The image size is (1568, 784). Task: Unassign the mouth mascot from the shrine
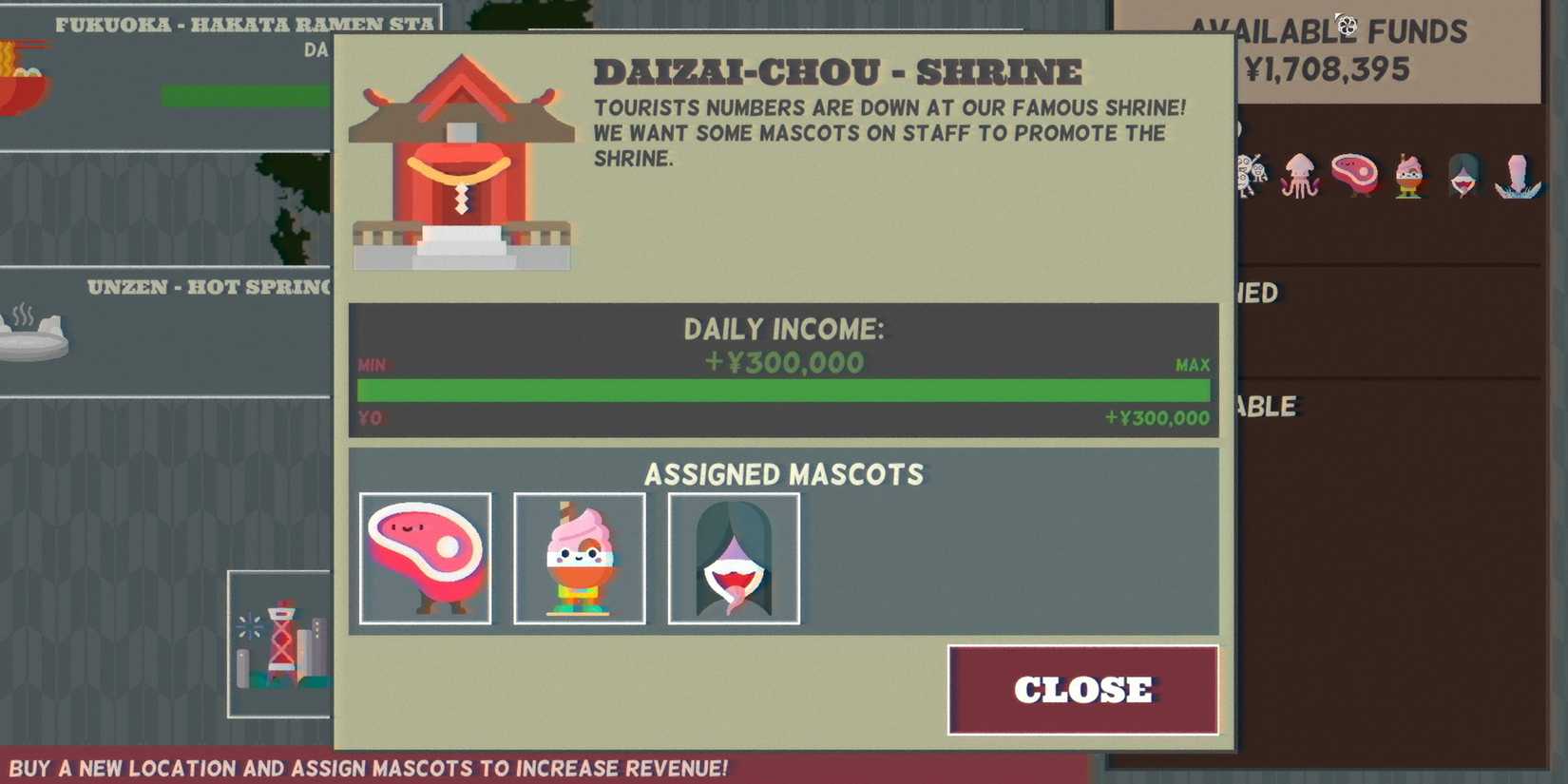(x=733, y=558)
